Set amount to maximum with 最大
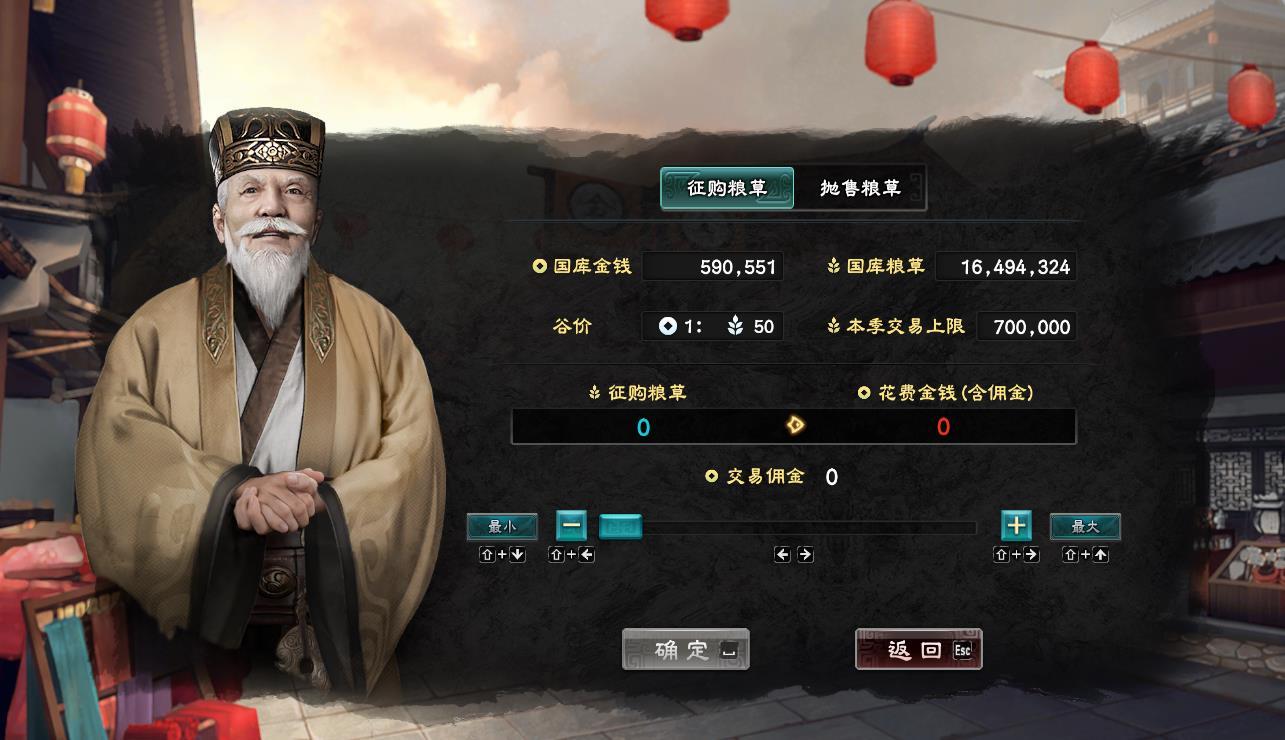The height and width of the screenshot is (740, 1285). coord(1085,526)
